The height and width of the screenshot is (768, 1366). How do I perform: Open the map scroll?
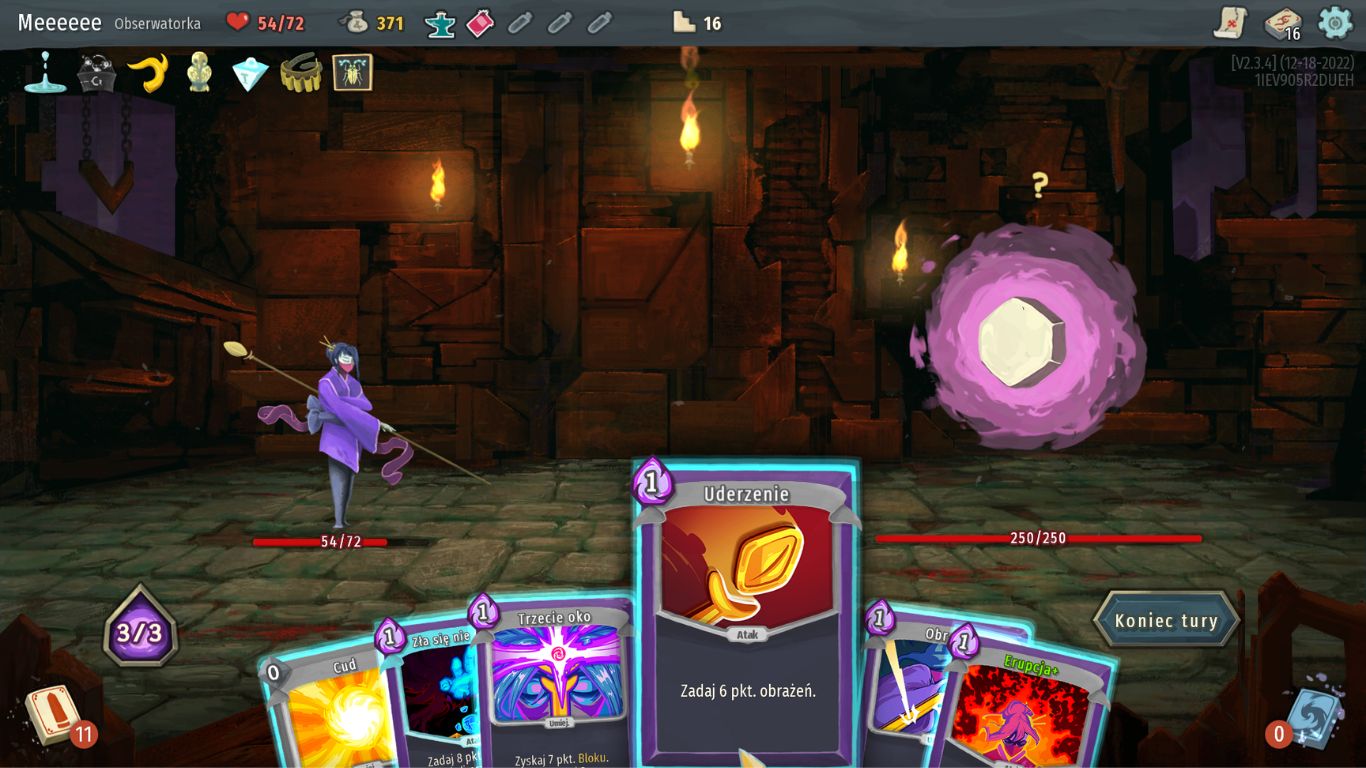[x=1230, y=22]
